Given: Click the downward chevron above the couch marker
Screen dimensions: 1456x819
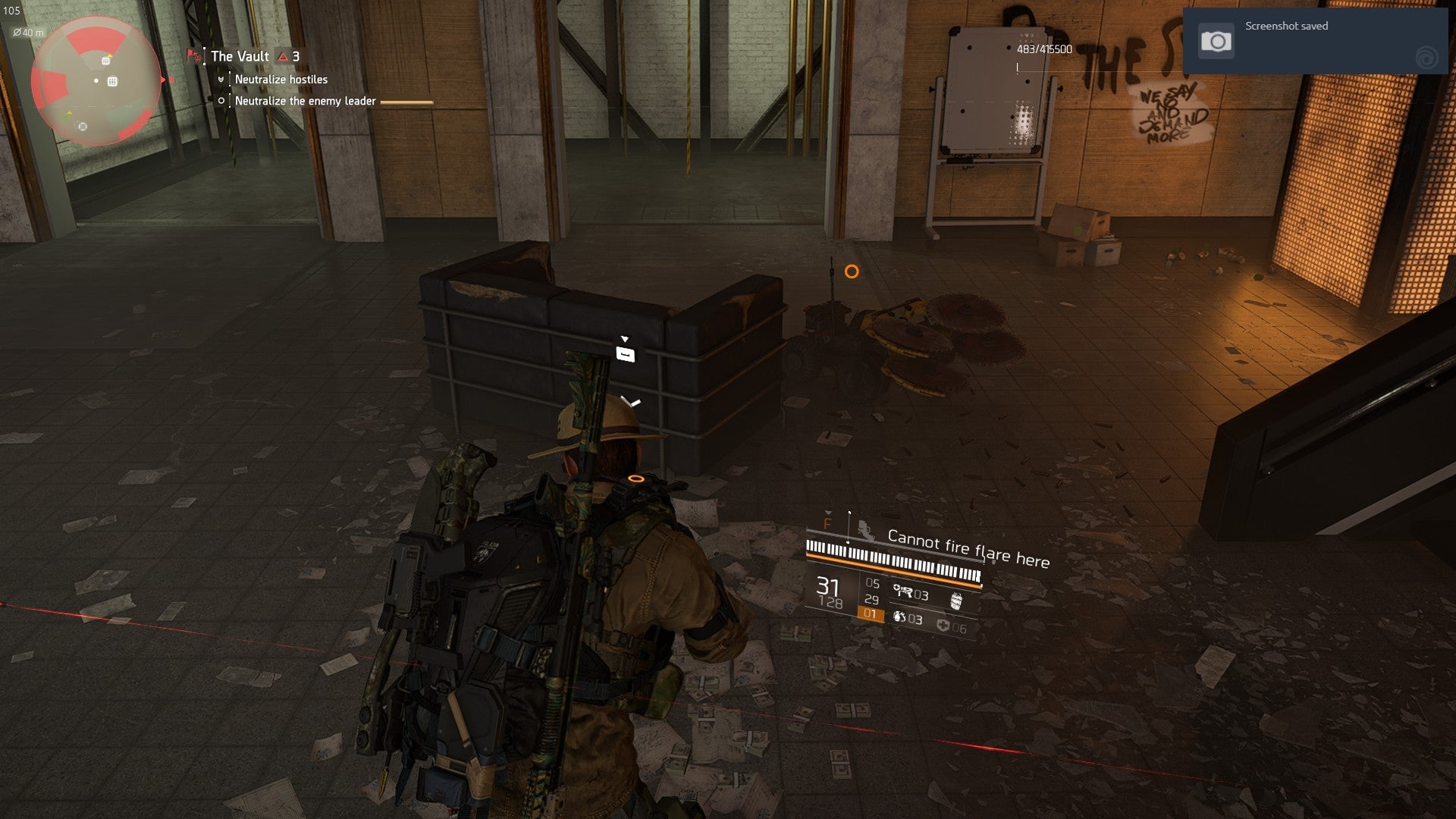Looking at the screenshot, I should [626, 337].
